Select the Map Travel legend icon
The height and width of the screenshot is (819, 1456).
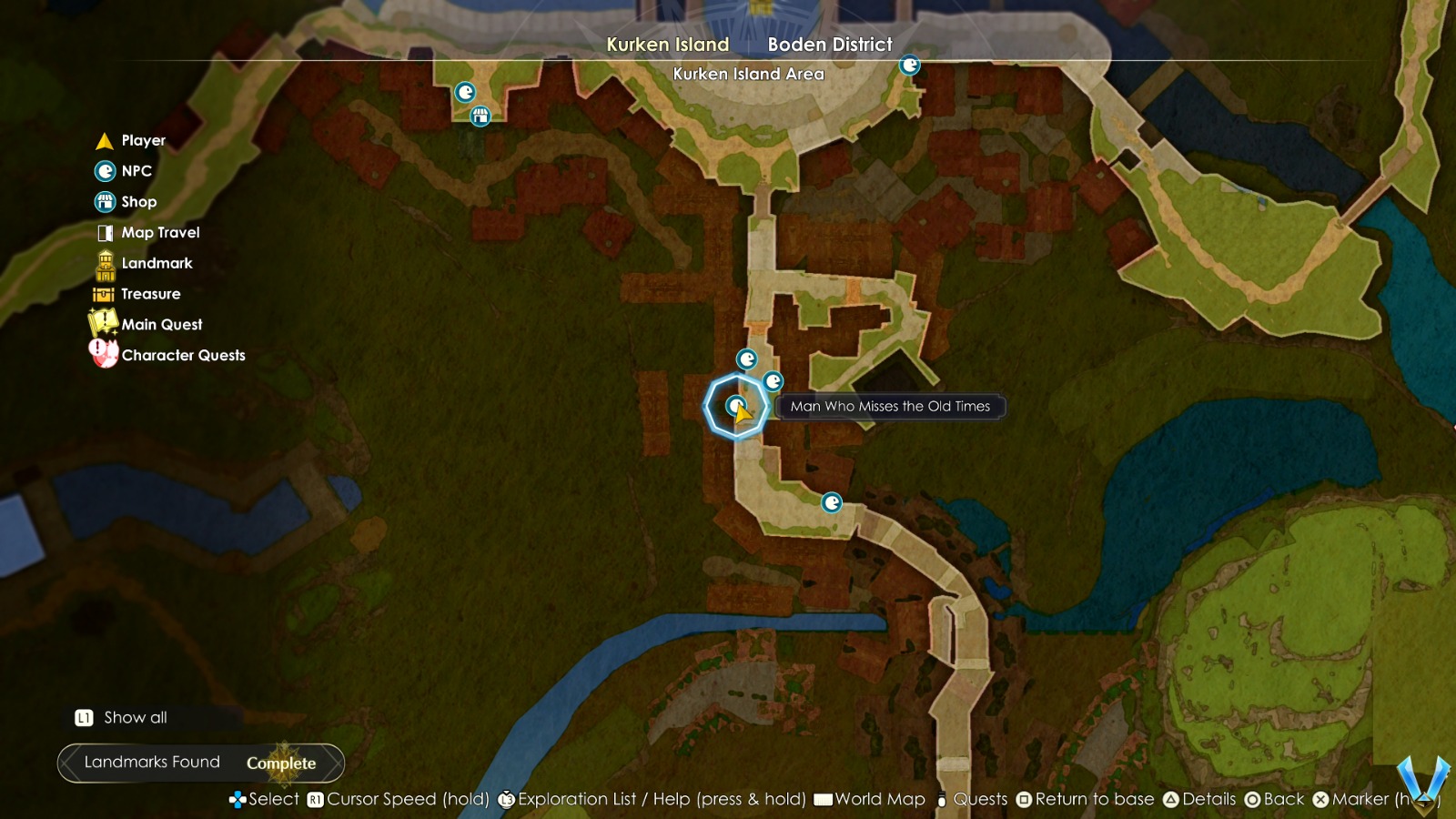(105, 232)
